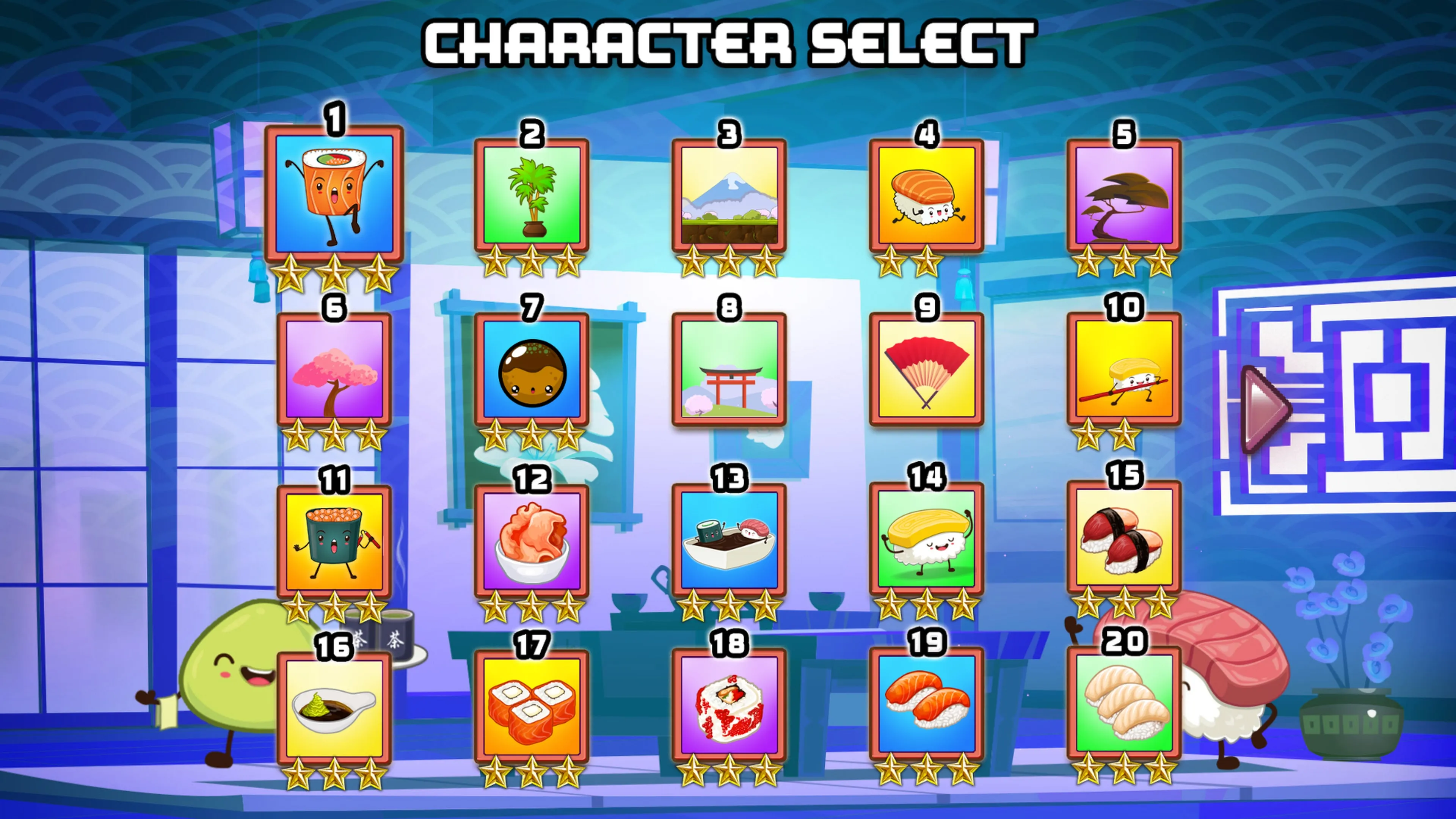Viewport: 1456px width, 819px height.
Task: Choose the bamboo plant tile numbered 2
Action: pos(531,195)
